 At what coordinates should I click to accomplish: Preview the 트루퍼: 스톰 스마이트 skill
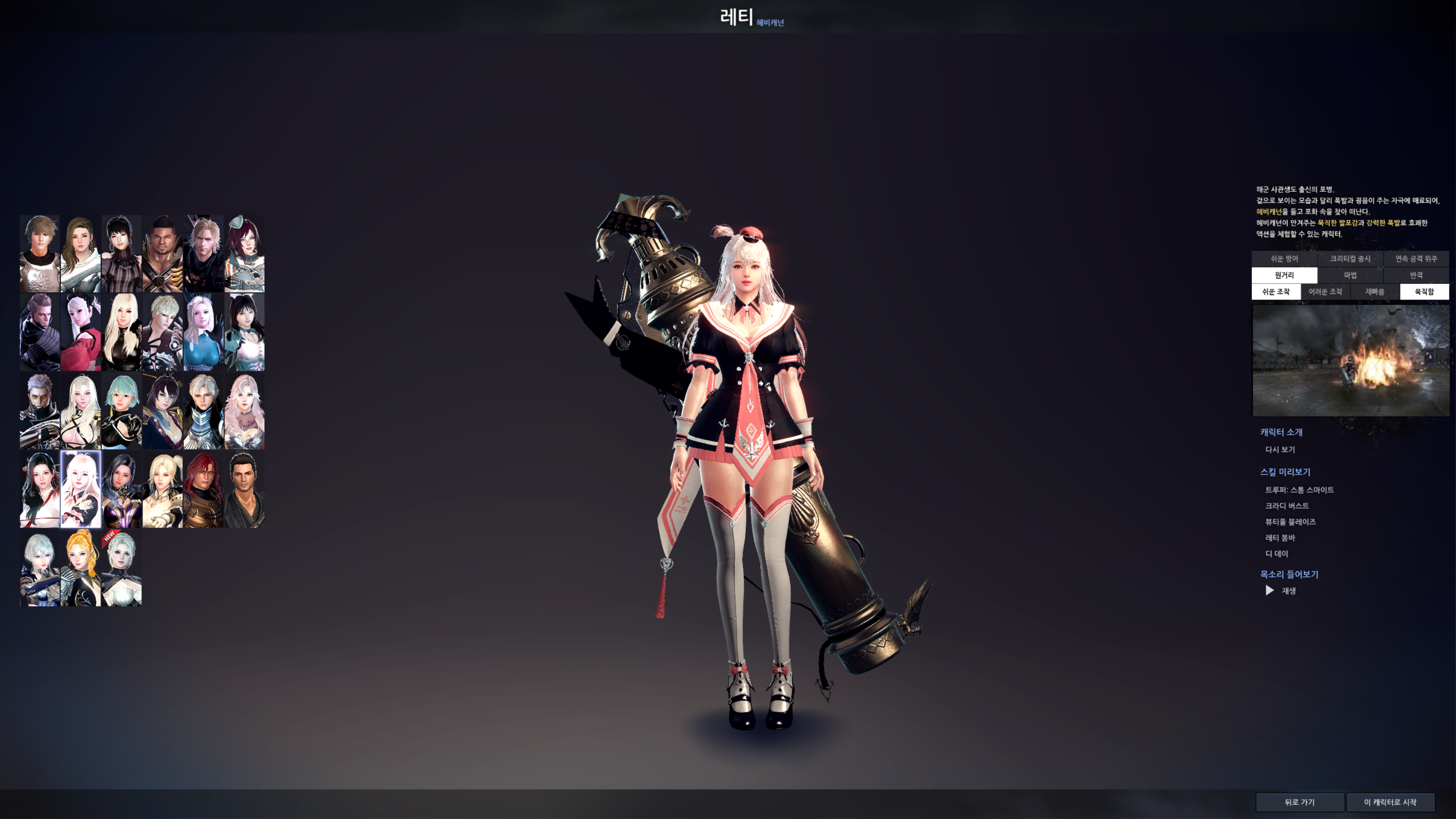[x=1299, y=490]
